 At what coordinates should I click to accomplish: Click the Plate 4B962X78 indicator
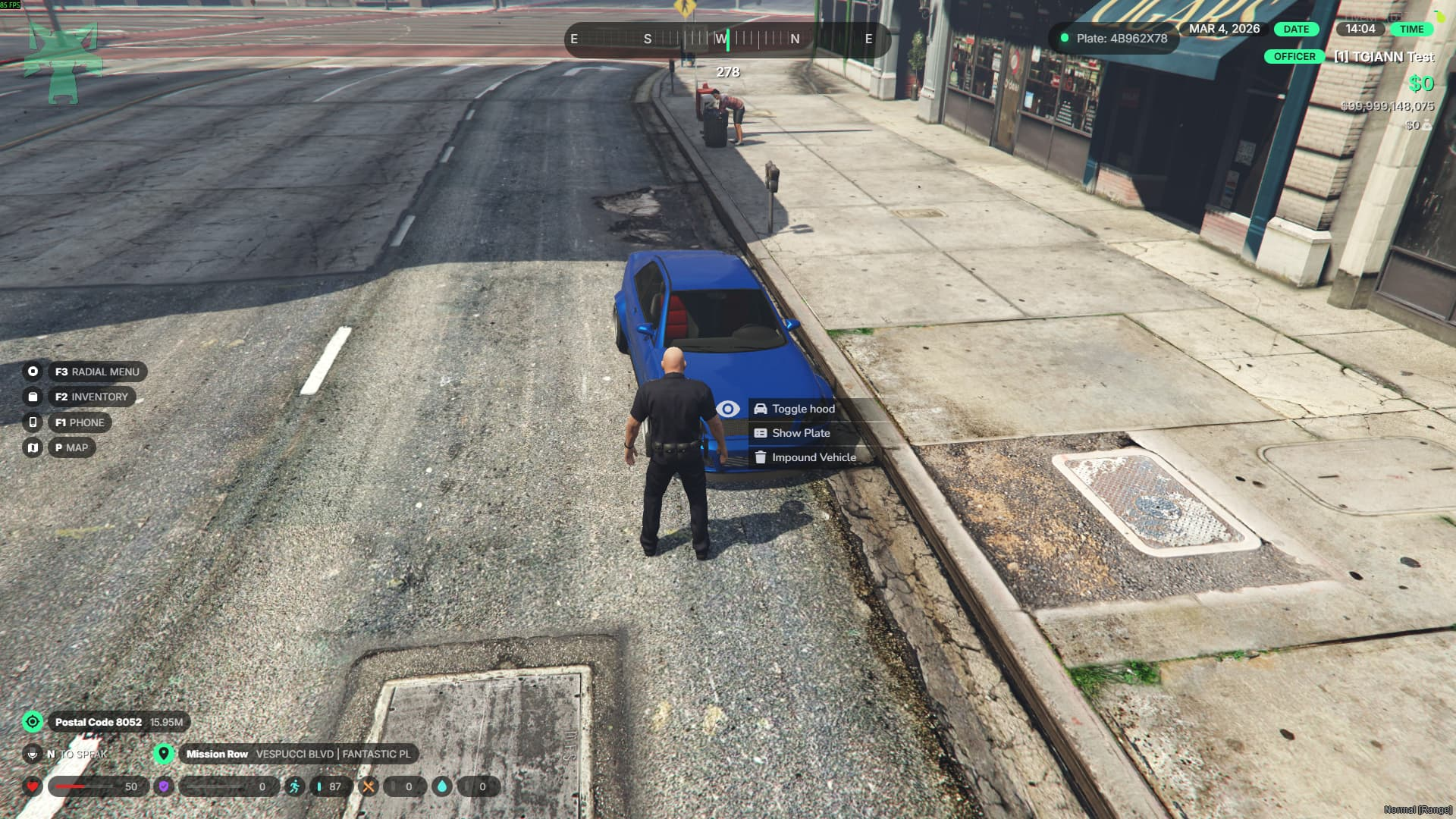[1114, 38]
